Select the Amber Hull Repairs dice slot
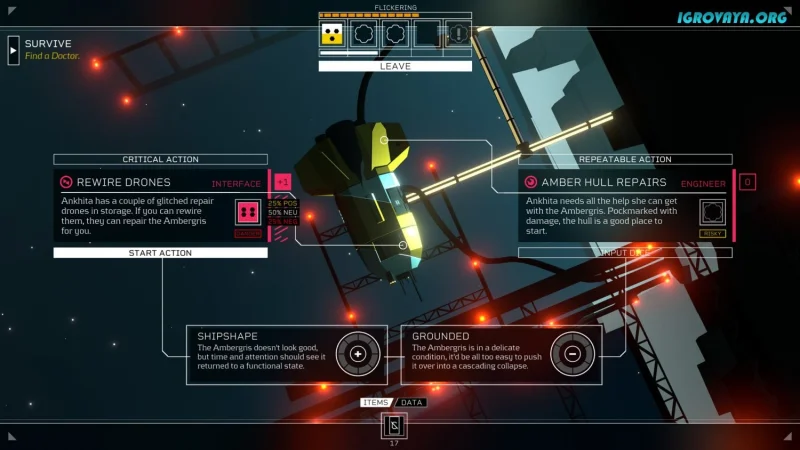 click(712, 211)
